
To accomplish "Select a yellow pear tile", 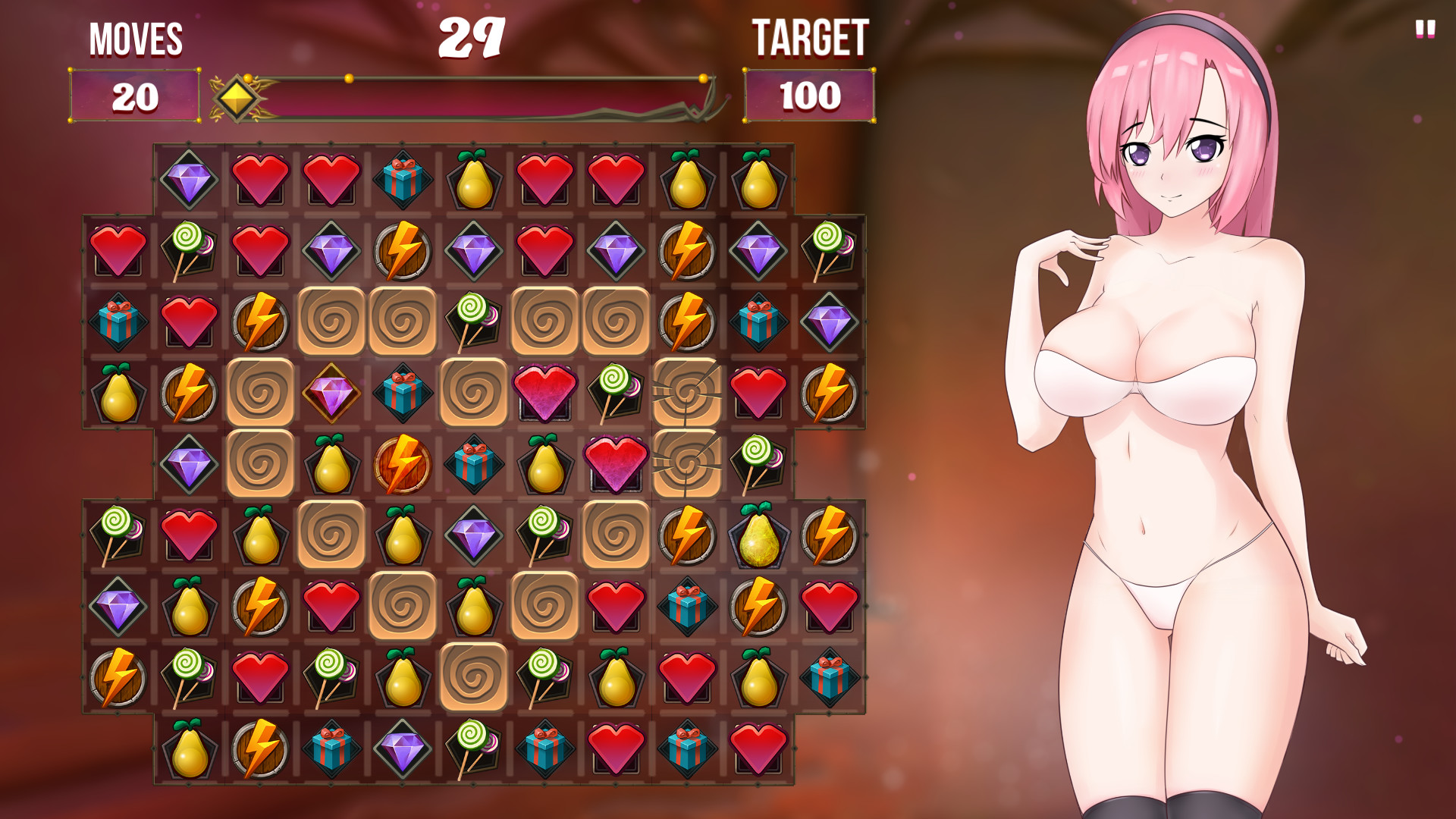I will coord(472,182).
